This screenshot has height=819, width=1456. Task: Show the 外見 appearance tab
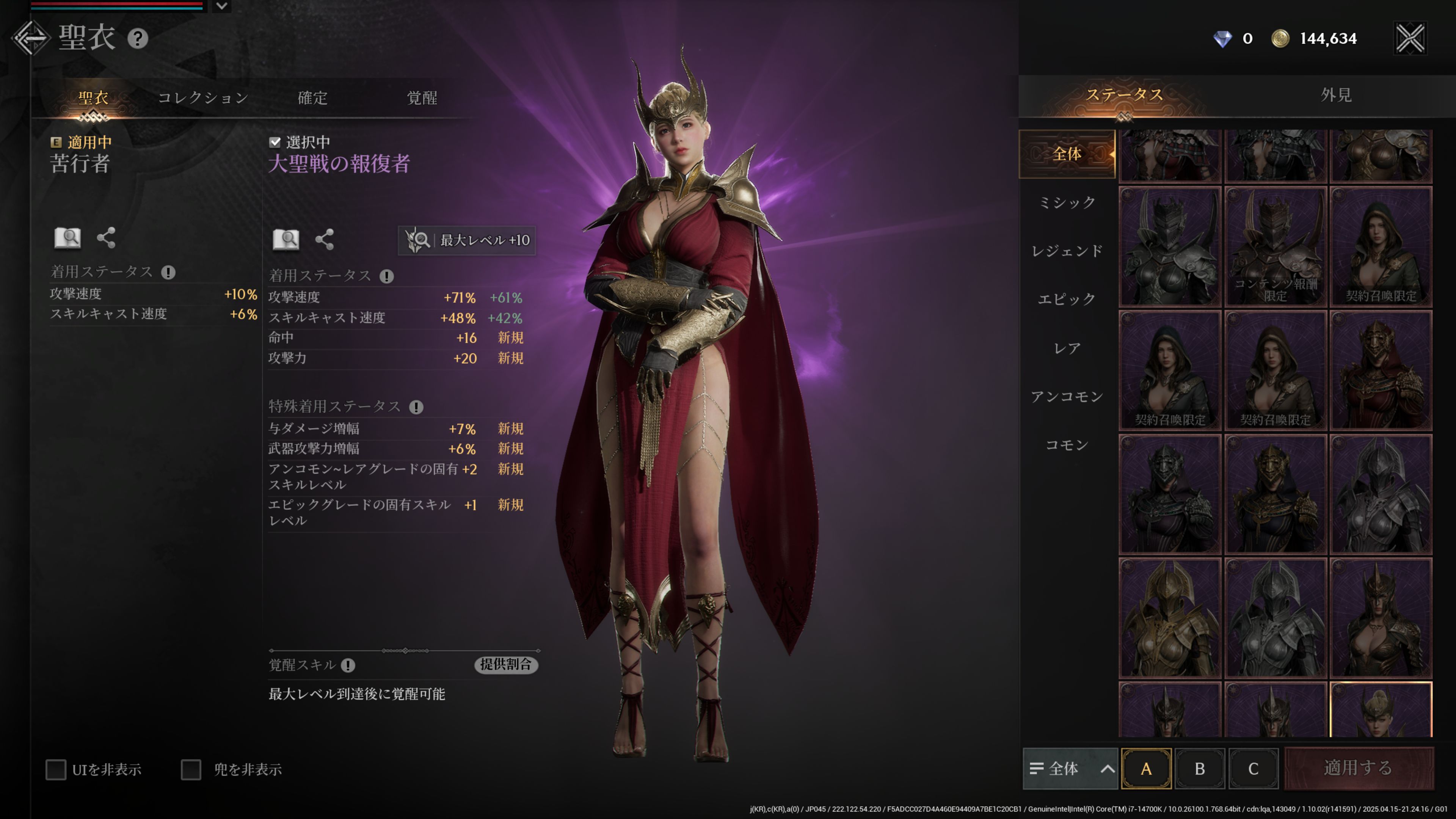(1335, 95)
